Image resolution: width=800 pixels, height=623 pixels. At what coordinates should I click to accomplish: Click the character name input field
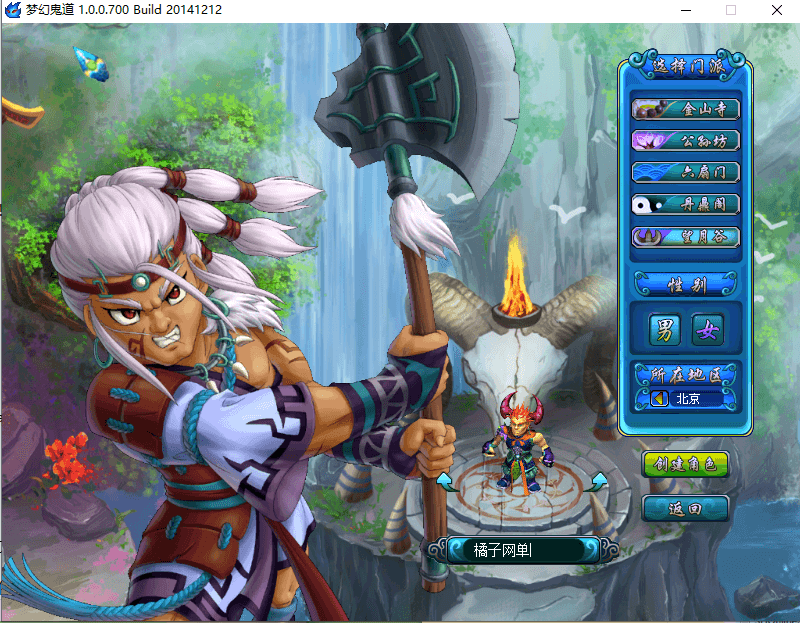pyautogui.click(x=521, y=549)
